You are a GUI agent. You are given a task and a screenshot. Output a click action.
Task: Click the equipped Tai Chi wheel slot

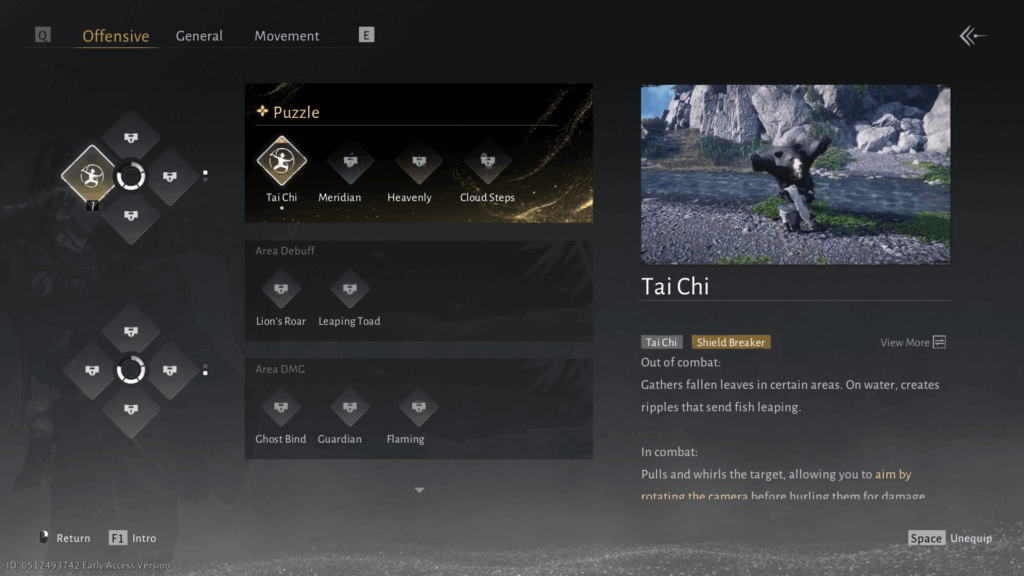[x=90, y=177]
